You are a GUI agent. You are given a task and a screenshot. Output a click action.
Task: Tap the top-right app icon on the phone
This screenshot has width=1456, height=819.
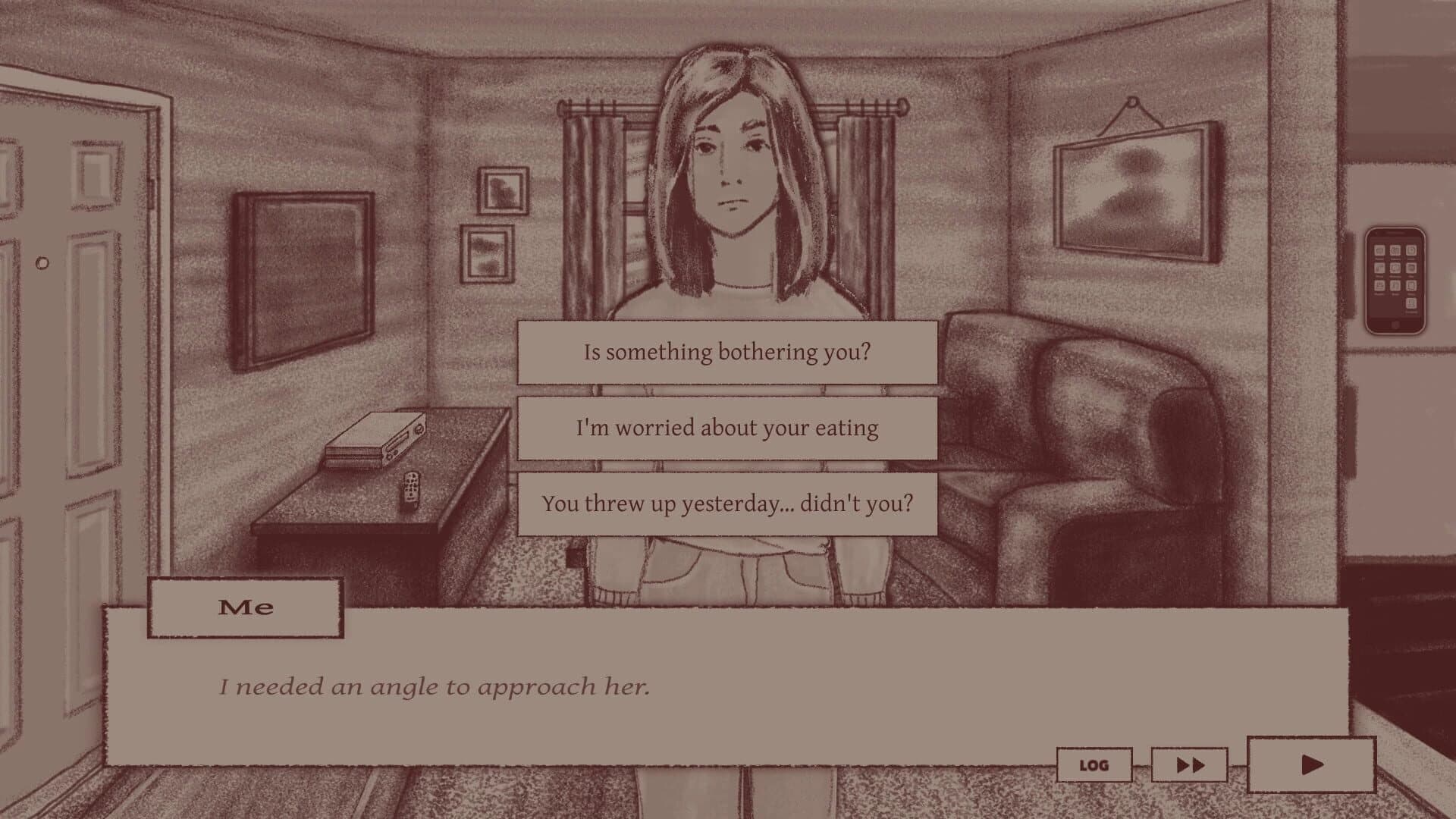(x=1411, y=249)
